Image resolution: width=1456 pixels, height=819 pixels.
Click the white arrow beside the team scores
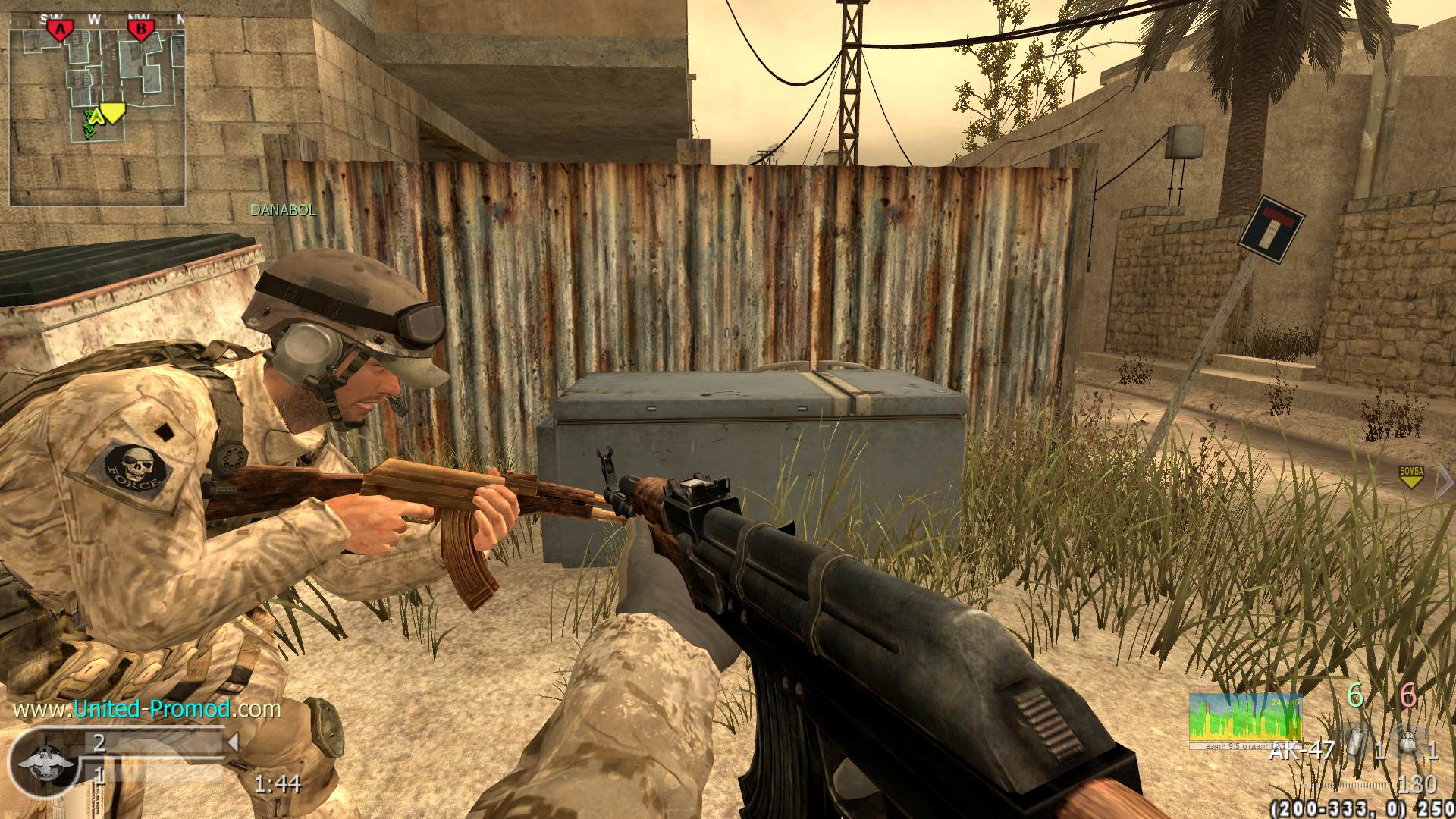coord(234,742)
